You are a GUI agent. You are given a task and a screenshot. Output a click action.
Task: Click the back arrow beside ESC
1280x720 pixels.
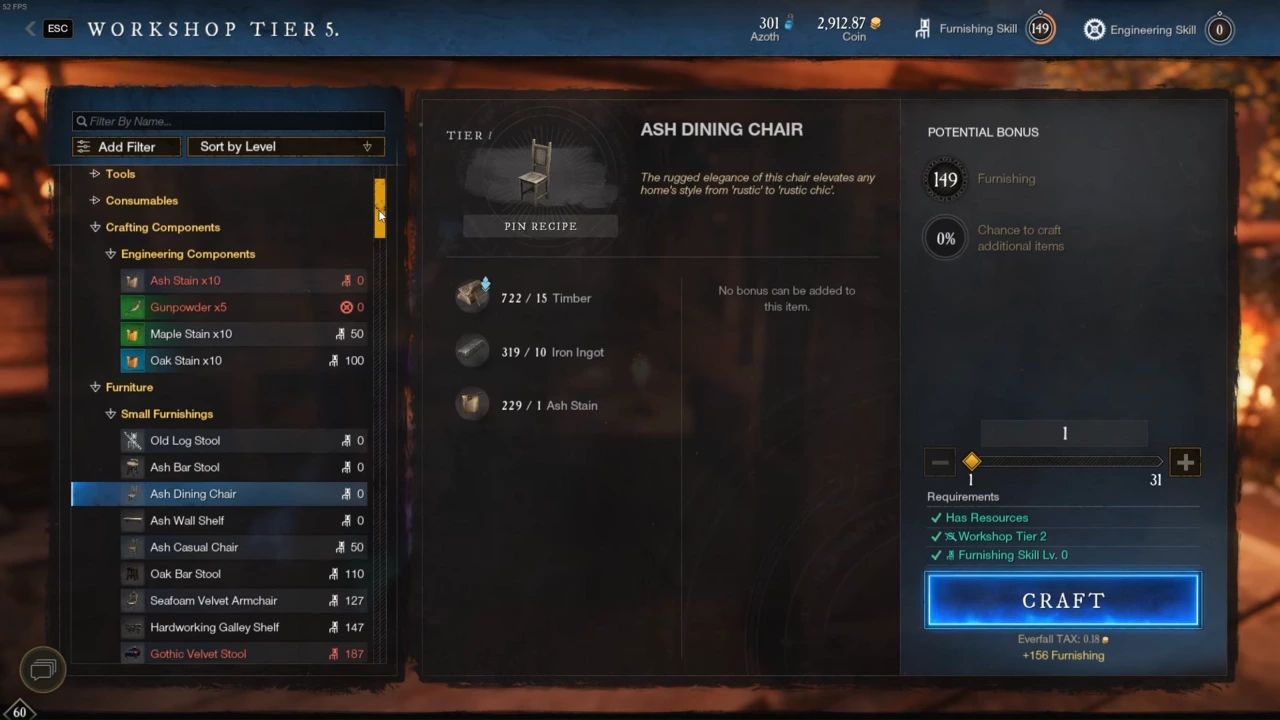pyautogui.click(x=29, y=29)
